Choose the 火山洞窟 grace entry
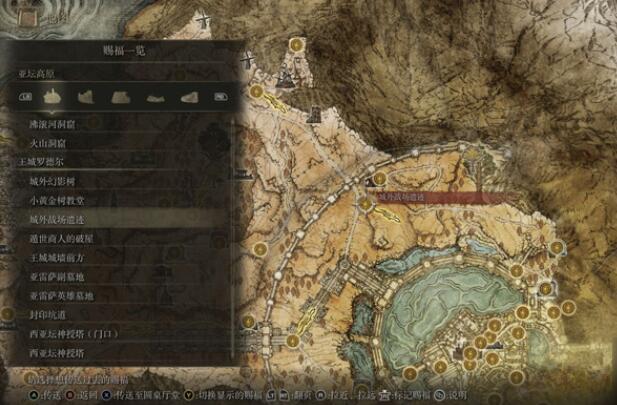Viewport: 617px width, 405px height. pyautogui.click(x=48, y=143)
